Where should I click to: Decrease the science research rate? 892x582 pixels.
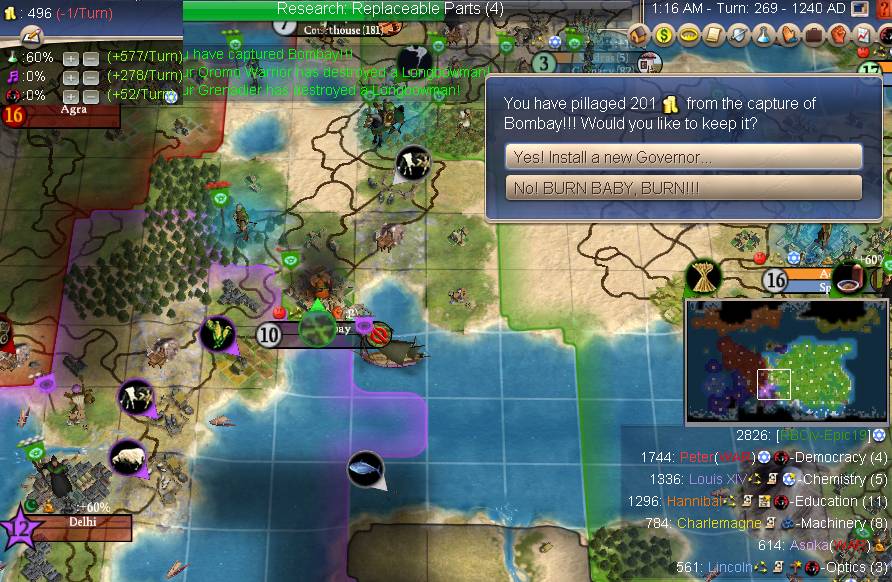click(x=90, y=58)
